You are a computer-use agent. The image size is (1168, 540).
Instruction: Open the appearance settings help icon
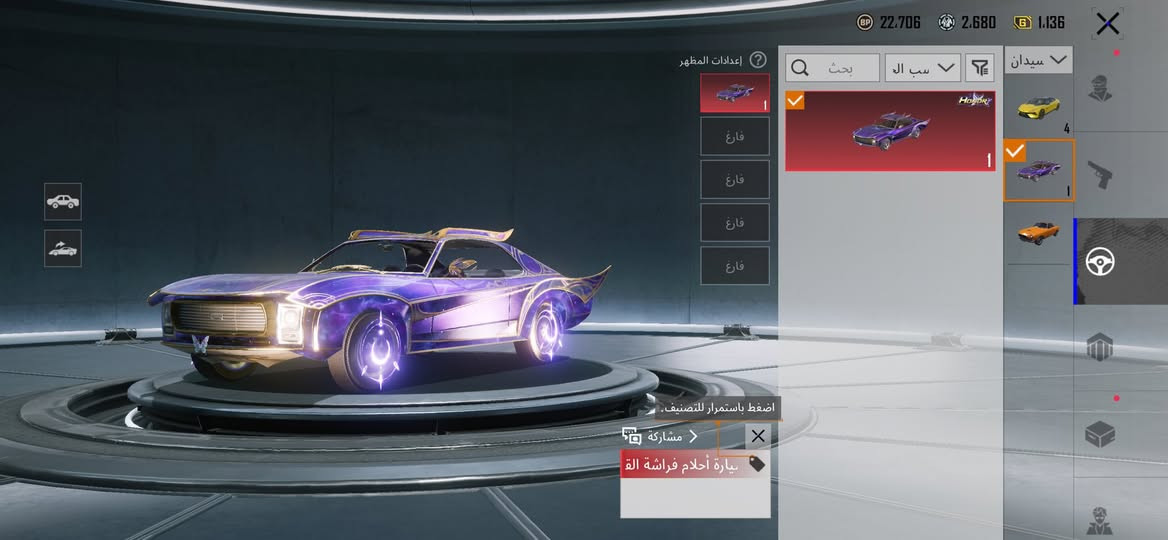pos(758,61)
